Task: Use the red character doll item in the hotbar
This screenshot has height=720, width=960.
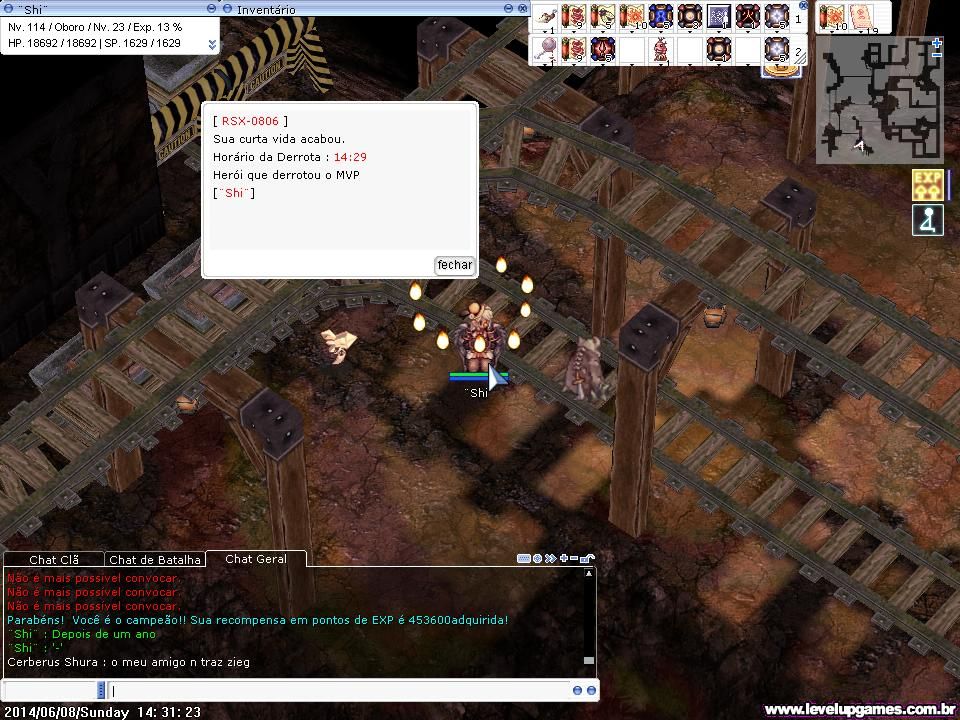Action: coord(660,49)
